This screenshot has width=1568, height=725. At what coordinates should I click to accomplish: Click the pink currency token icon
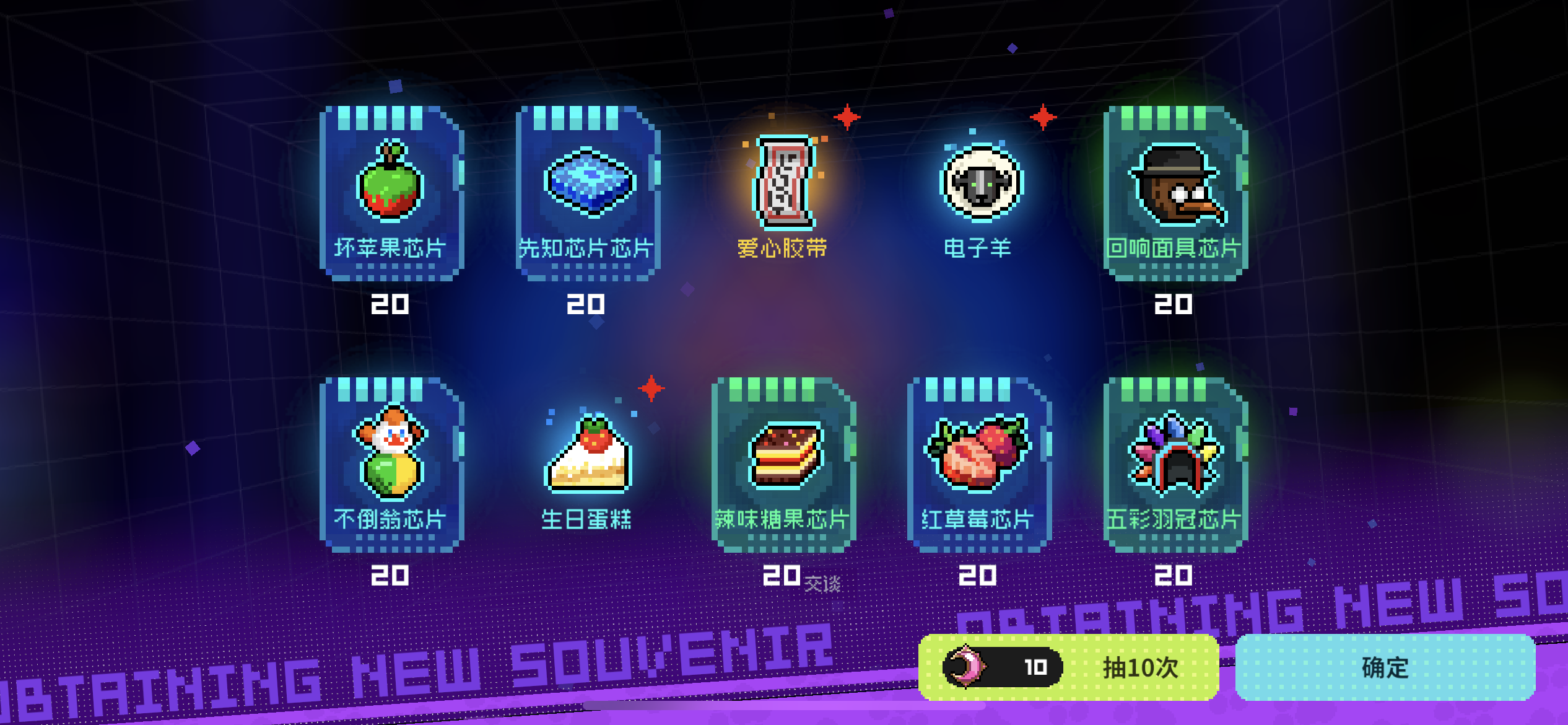[x=964, y=668]
